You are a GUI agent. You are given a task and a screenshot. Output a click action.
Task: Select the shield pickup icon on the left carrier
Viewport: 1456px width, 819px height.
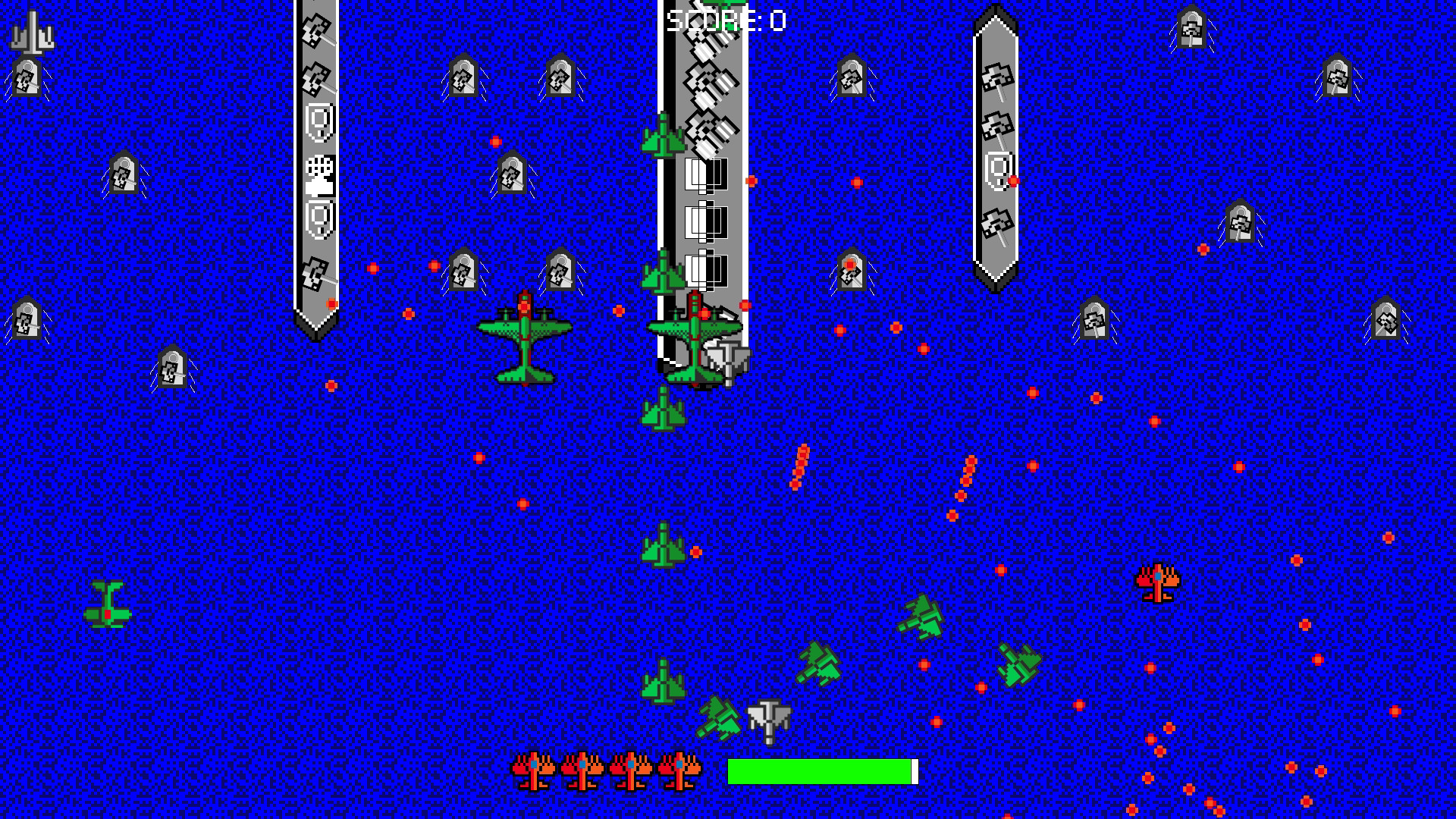point(318,121)
